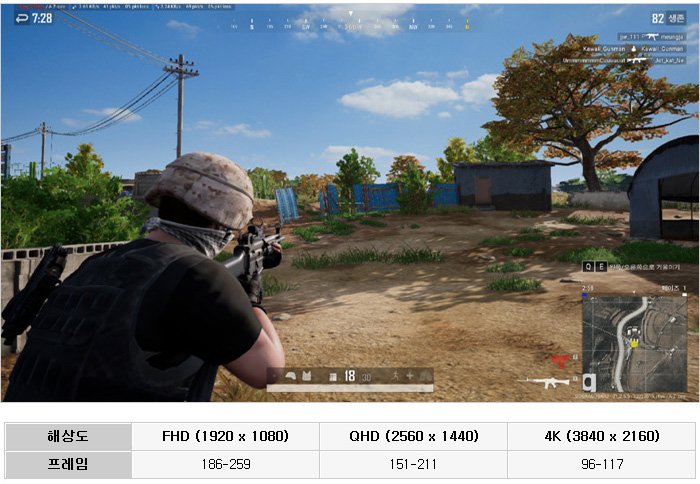
Task: Select the 4K (3840 x 2160) table header
Action: 601,436
